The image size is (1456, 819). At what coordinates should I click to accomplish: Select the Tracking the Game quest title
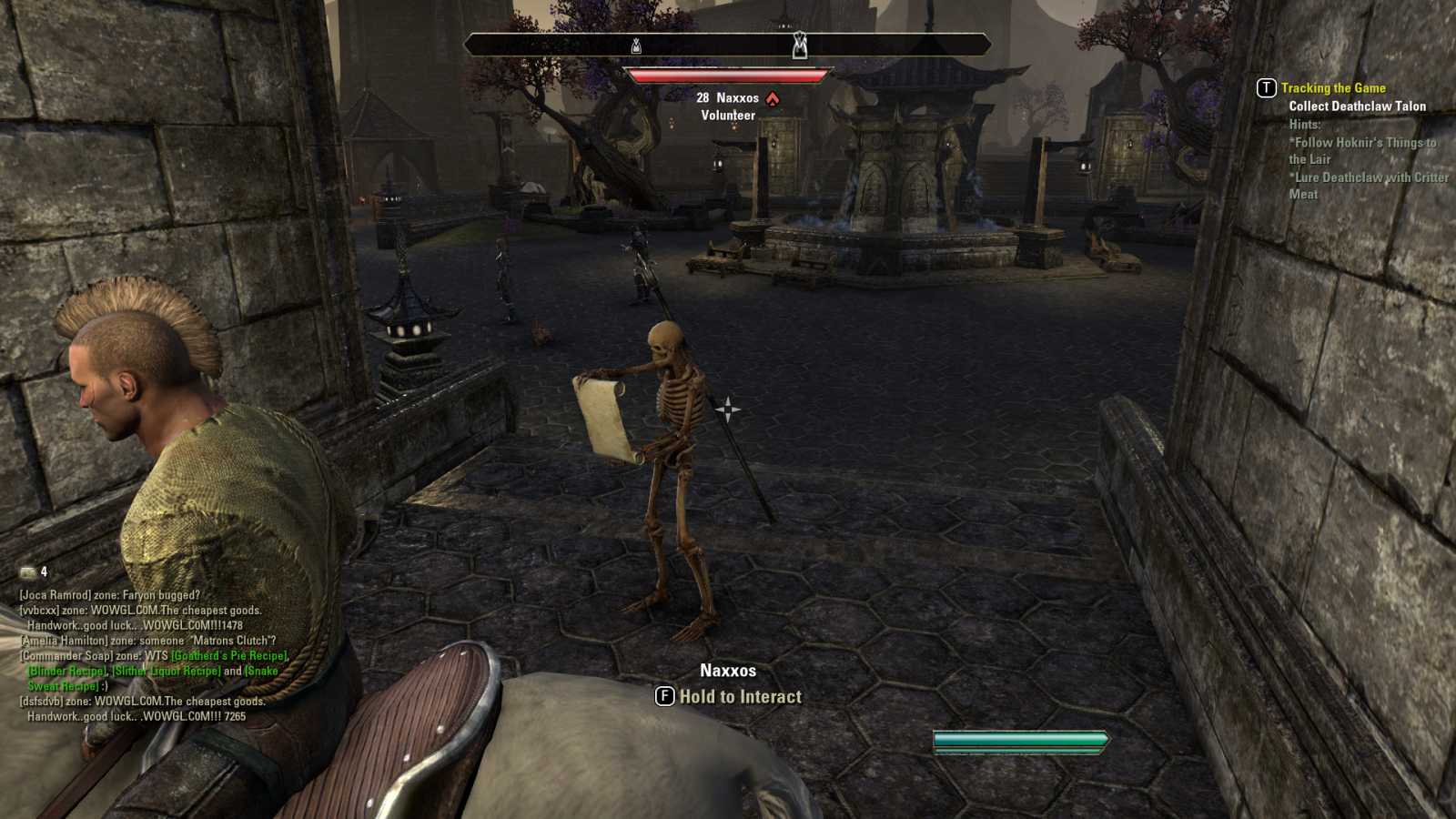(x=1333, y=88)
